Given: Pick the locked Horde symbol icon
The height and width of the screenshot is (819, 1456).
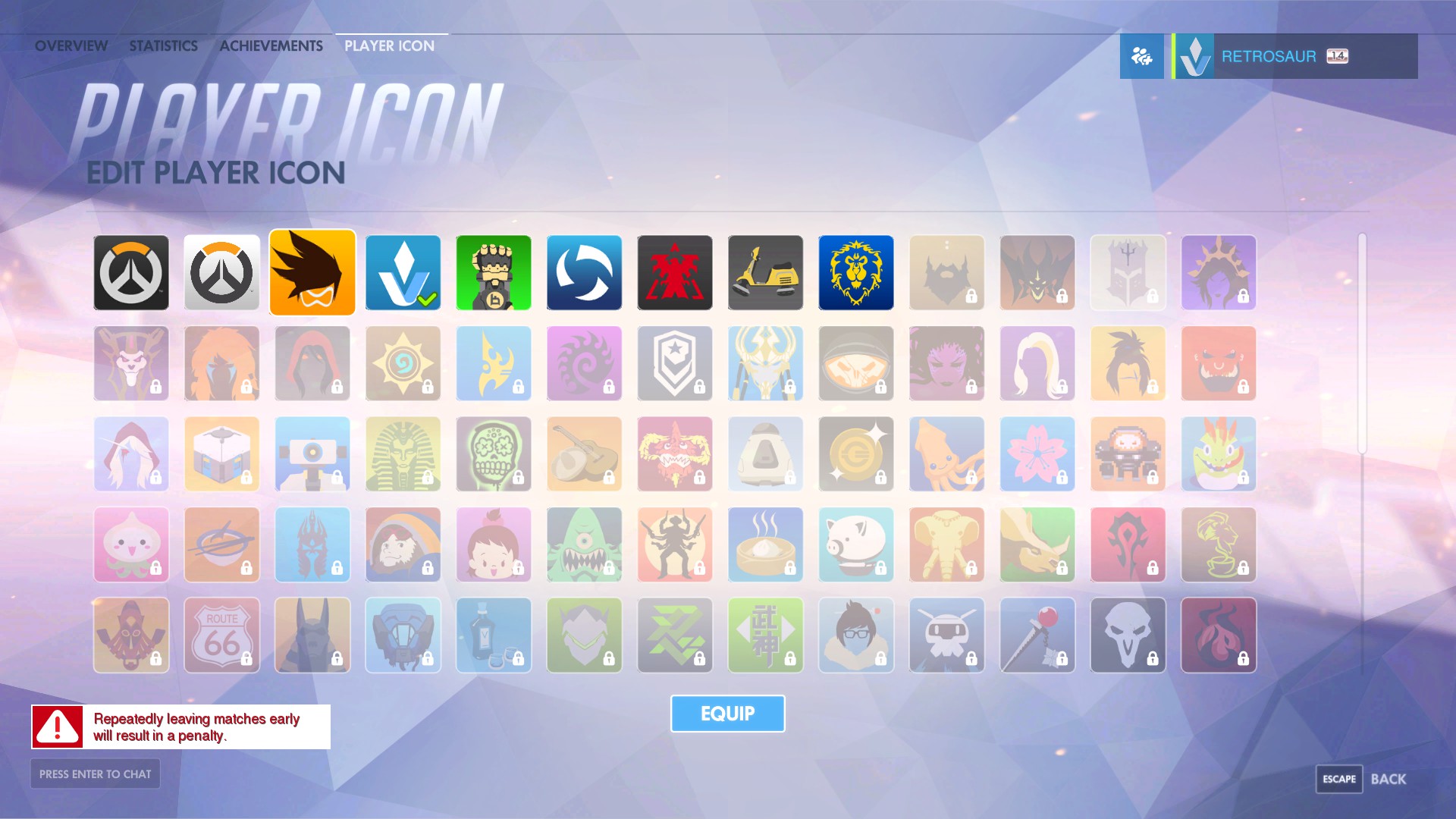Looking at the screenshot, I should [1128, 544].
